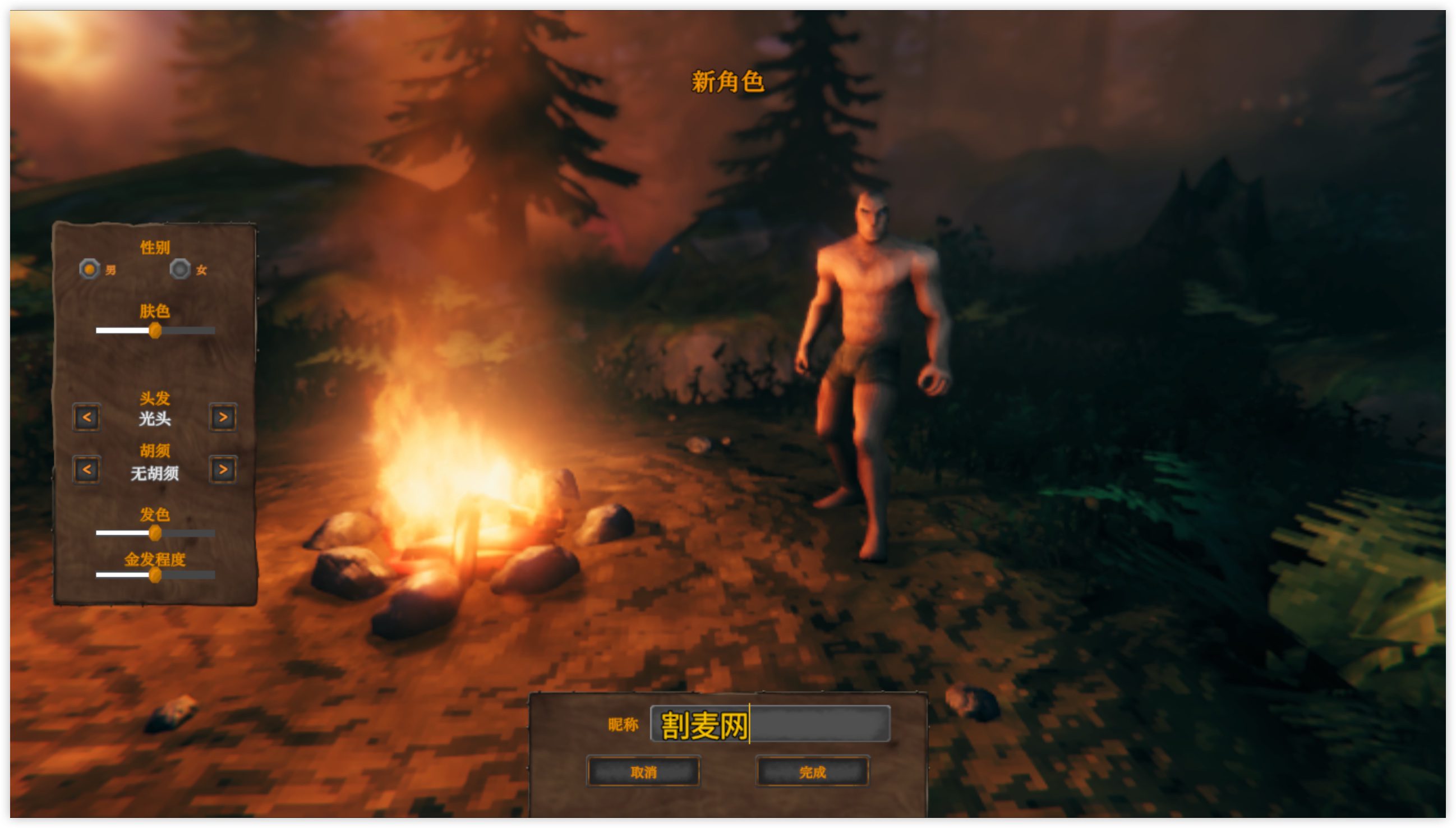Switch to the previous hairstyle (头发)
The image size is (1456, 828).
[86, 417]
